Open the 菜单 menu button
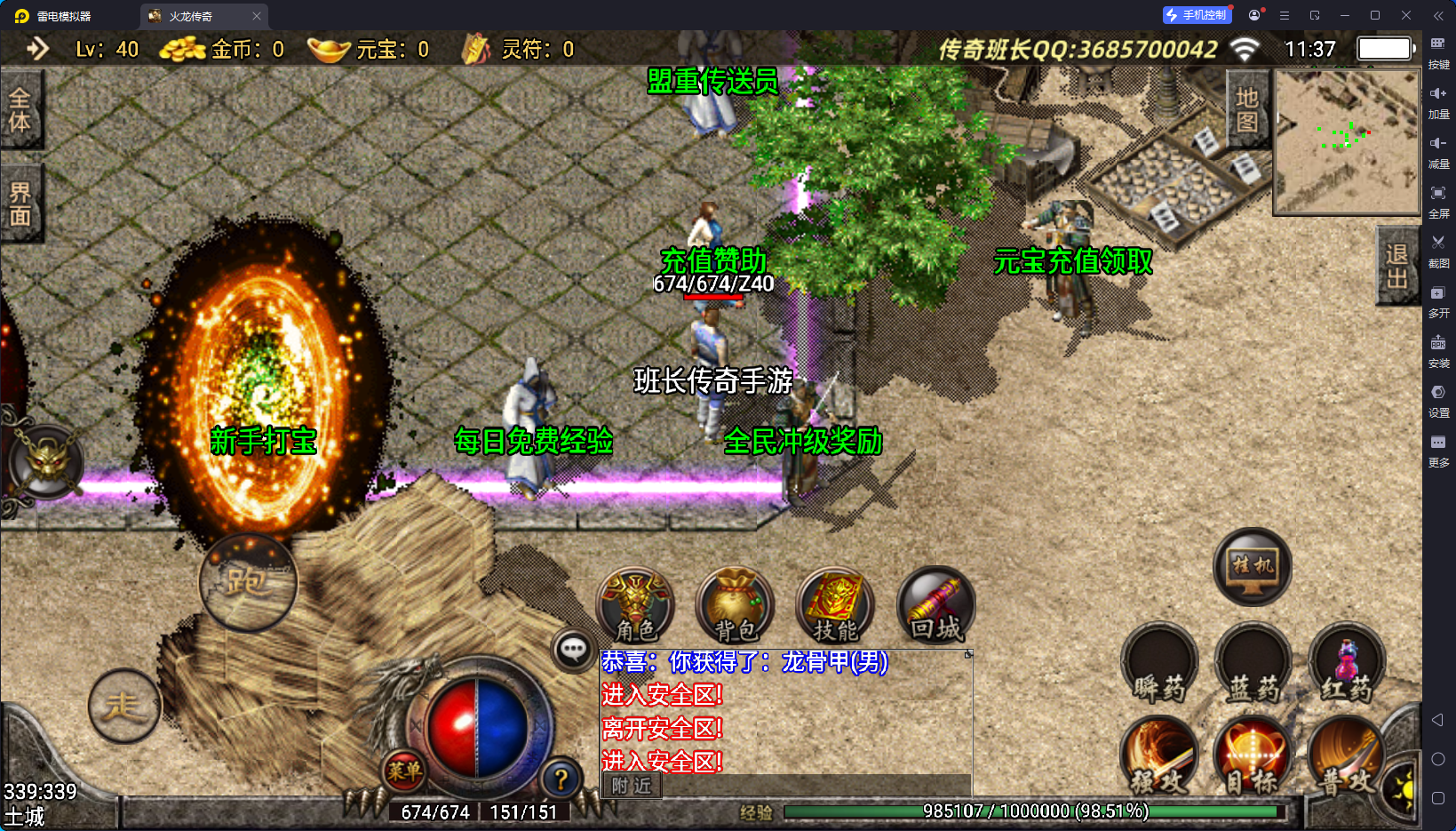 pyautogui.click(x=404, y=771)
